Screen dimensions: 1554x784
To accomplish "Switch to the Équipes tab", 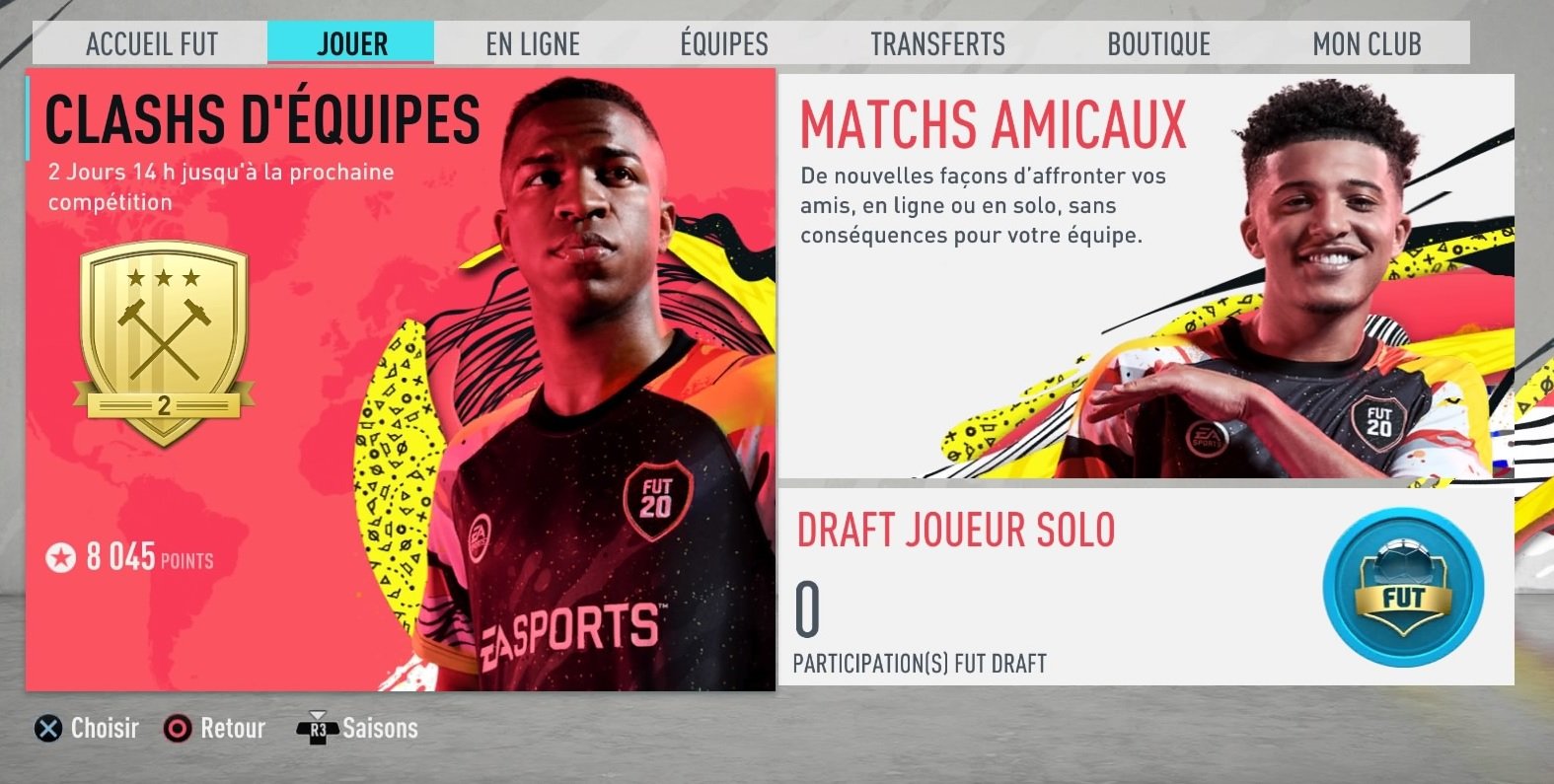I will coord(723,42).
